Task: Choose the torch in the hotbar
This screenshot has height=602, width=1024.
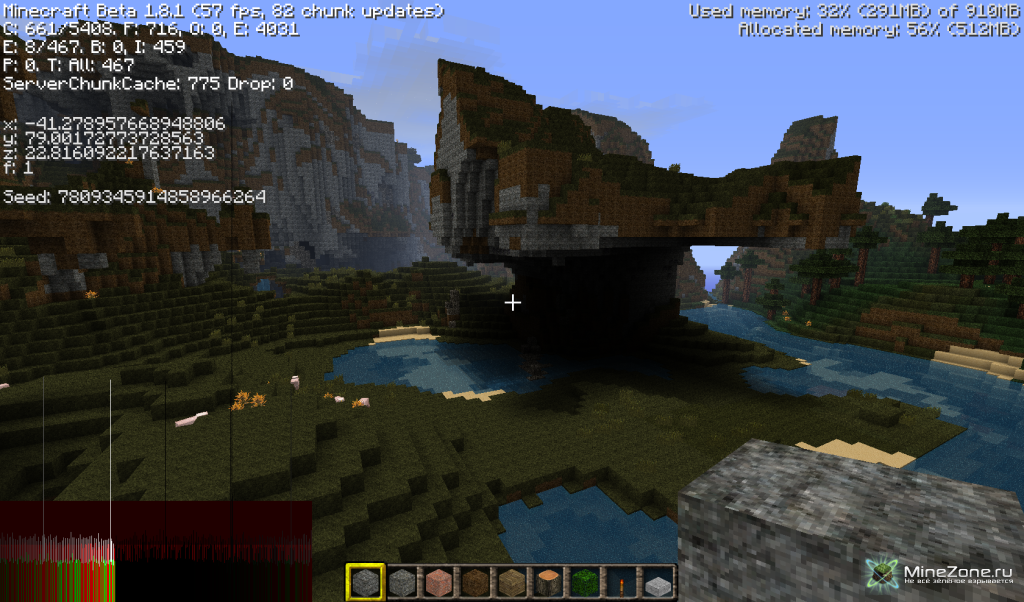Action: pos(620,583)
